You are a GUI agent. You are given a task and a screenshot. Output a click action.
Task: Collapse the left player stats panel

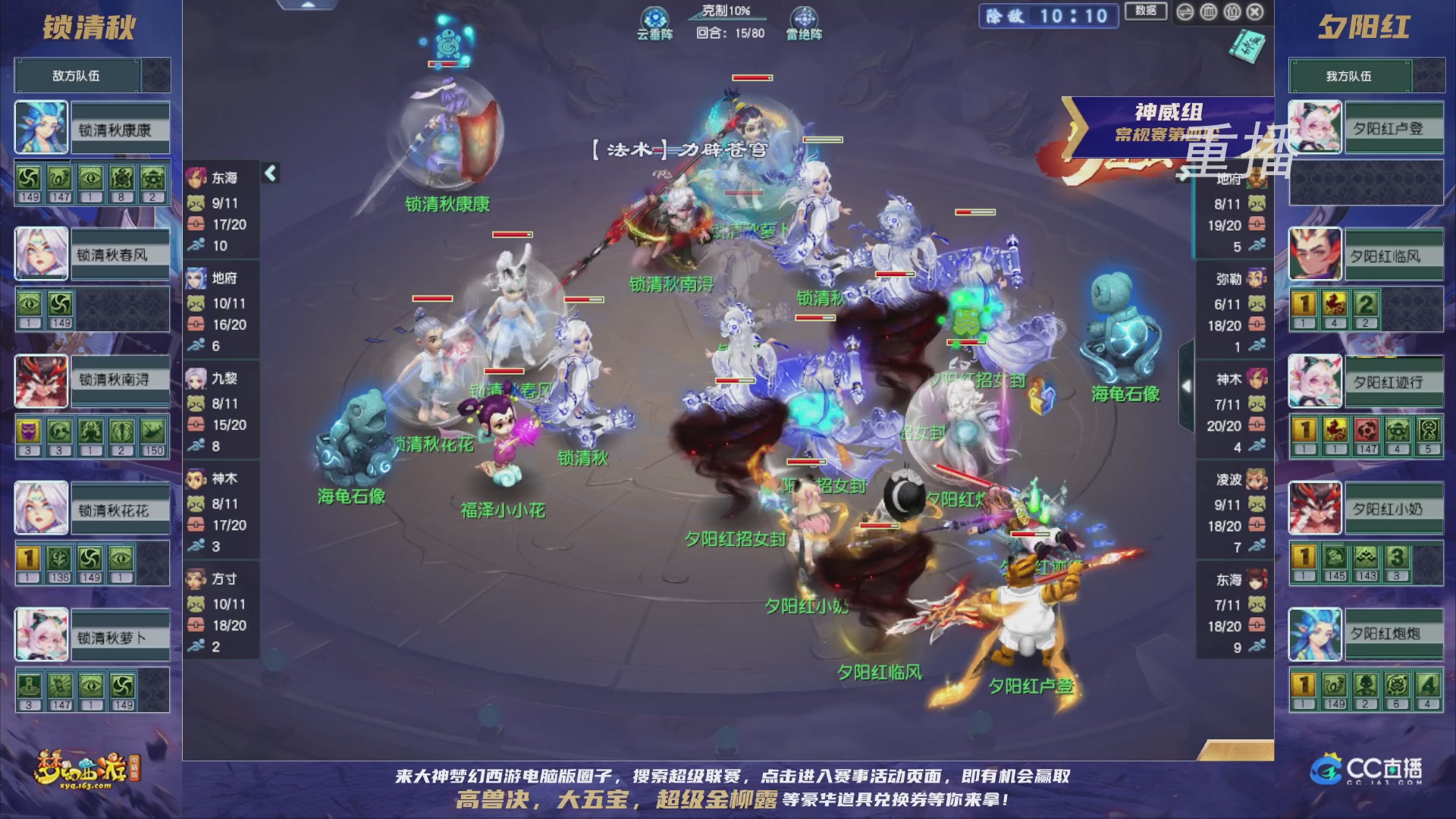click(269, 173)
